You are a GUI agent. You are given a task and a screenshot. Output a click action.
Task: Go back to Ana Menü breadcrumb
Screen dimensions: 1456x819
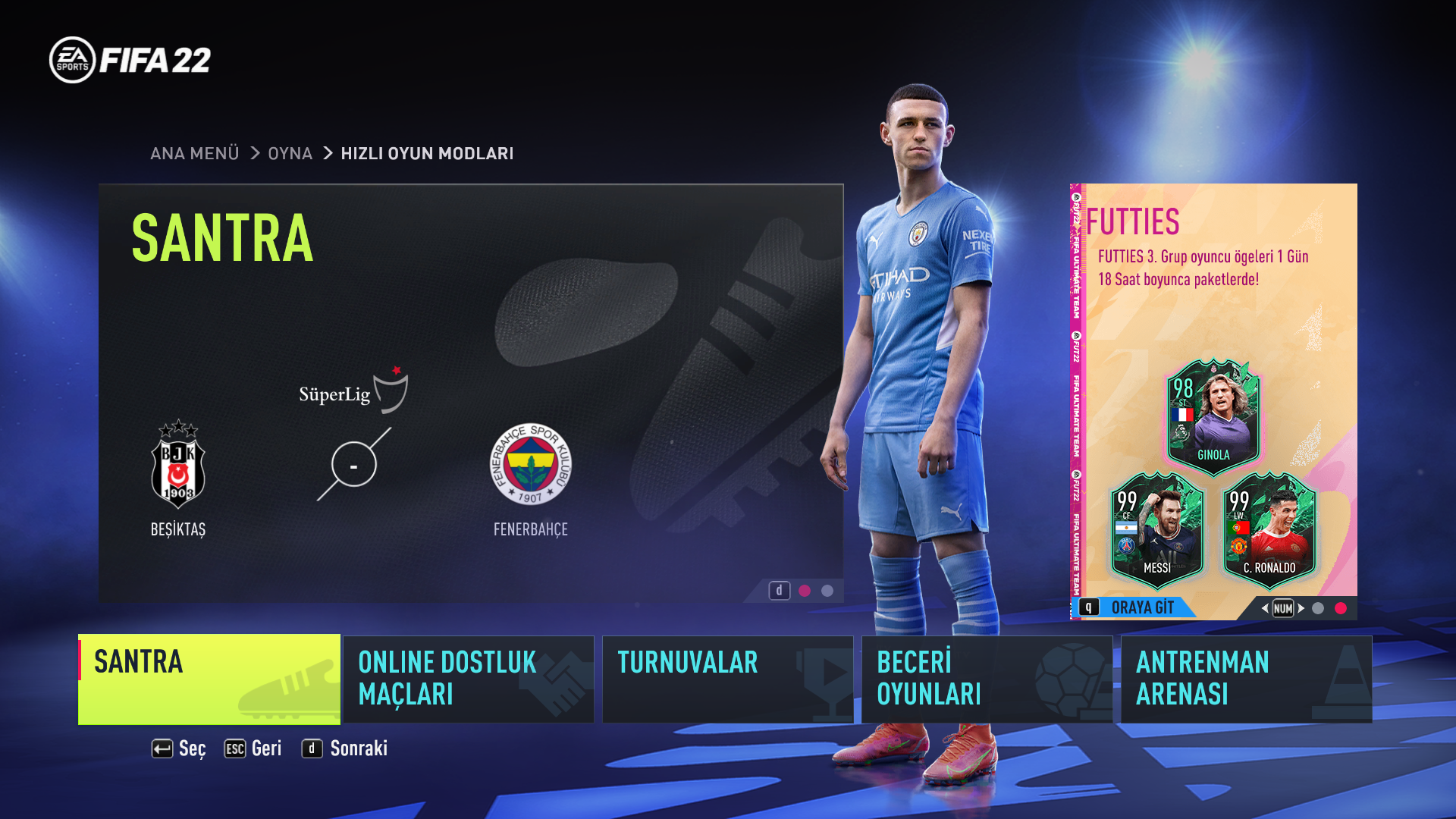tap(194, 153)
